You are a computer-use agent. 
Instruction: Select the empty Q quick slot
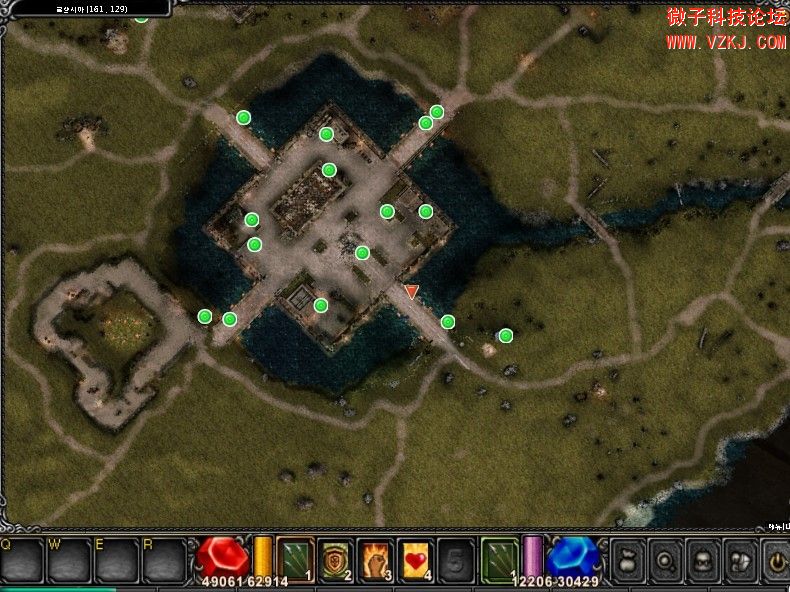[22, 560]
